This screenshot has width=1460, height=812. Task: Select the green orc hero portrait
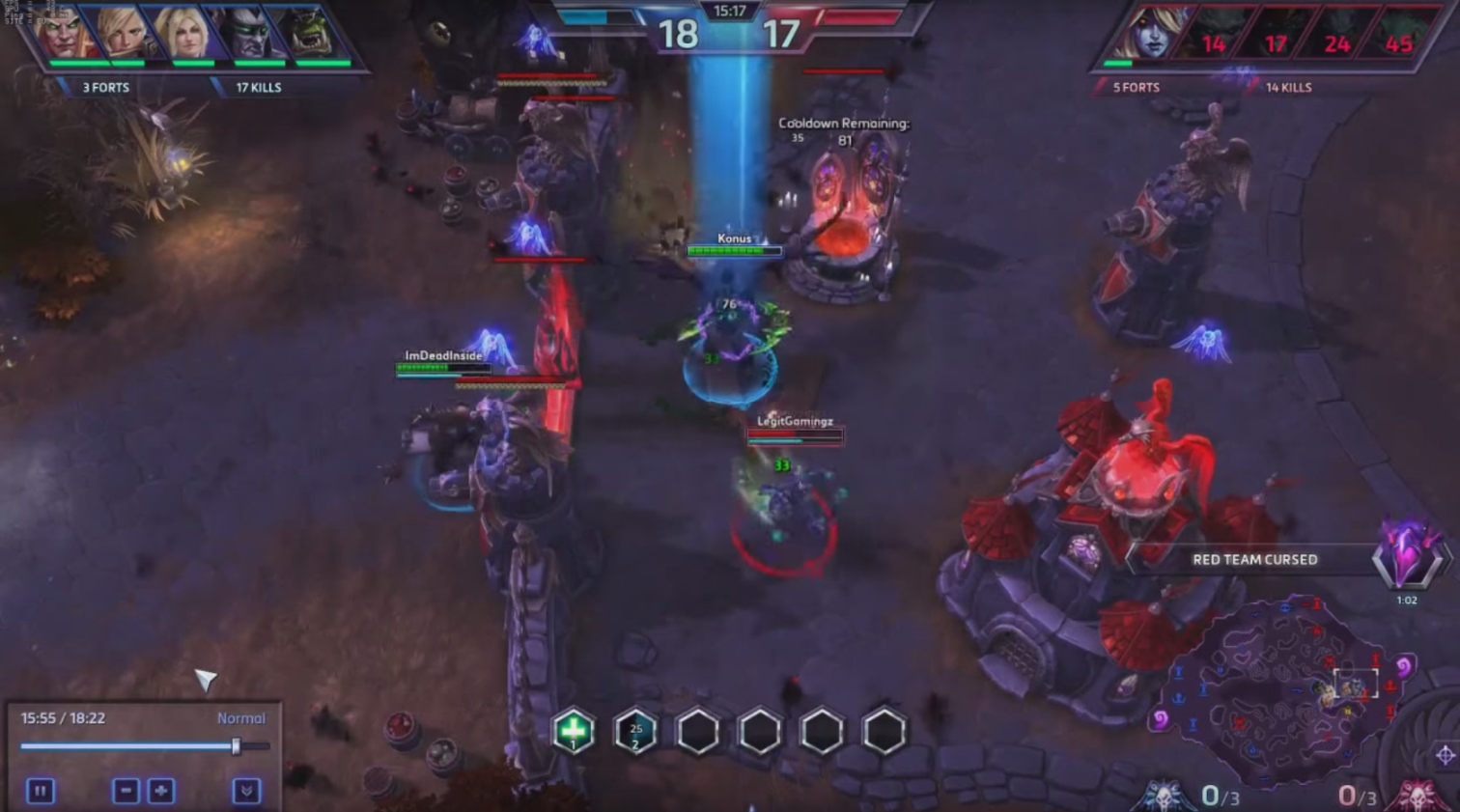(x=309, y=34)
